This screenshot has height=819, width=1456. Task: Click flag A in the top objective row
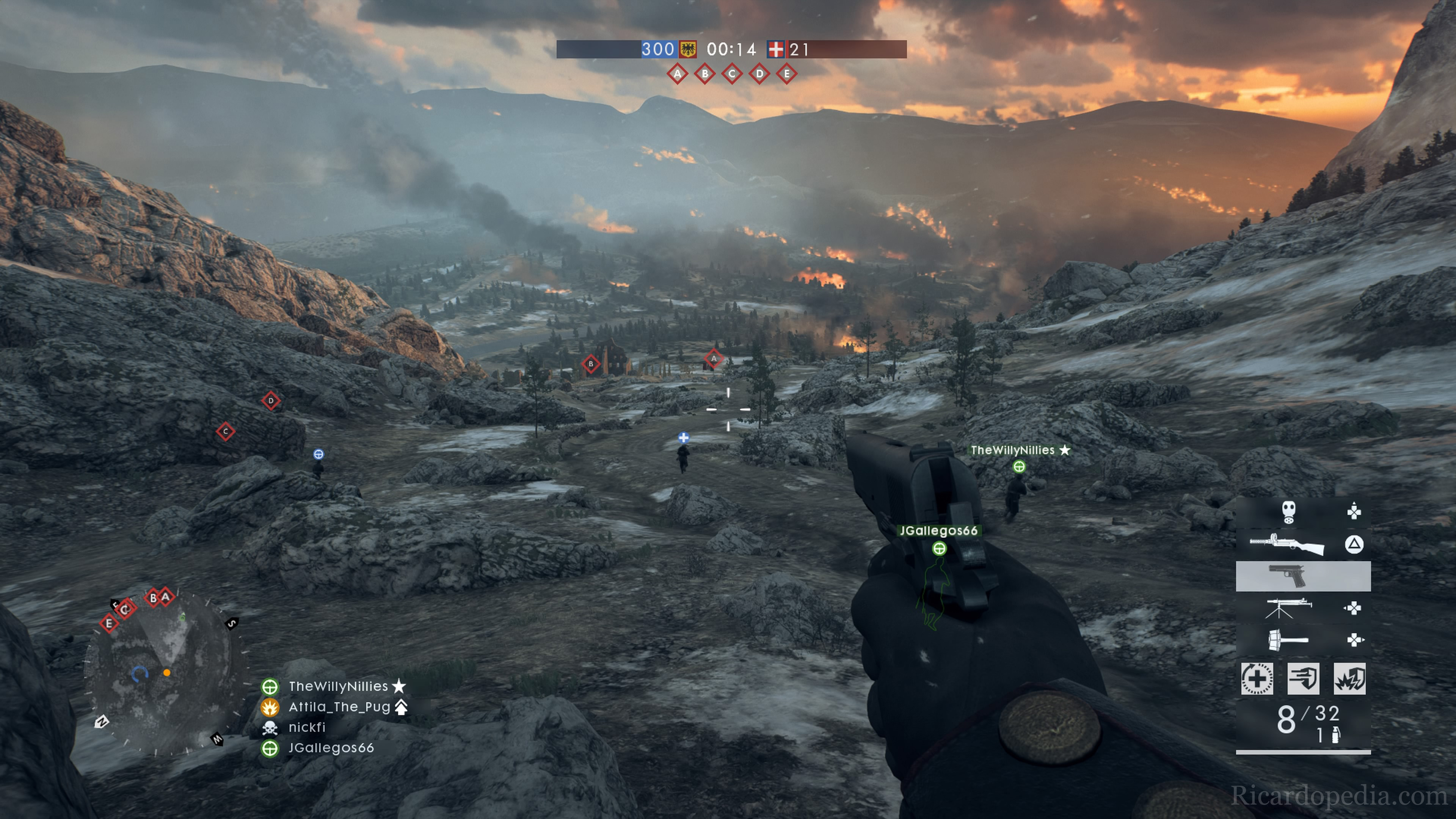click(x=677, y=74)
